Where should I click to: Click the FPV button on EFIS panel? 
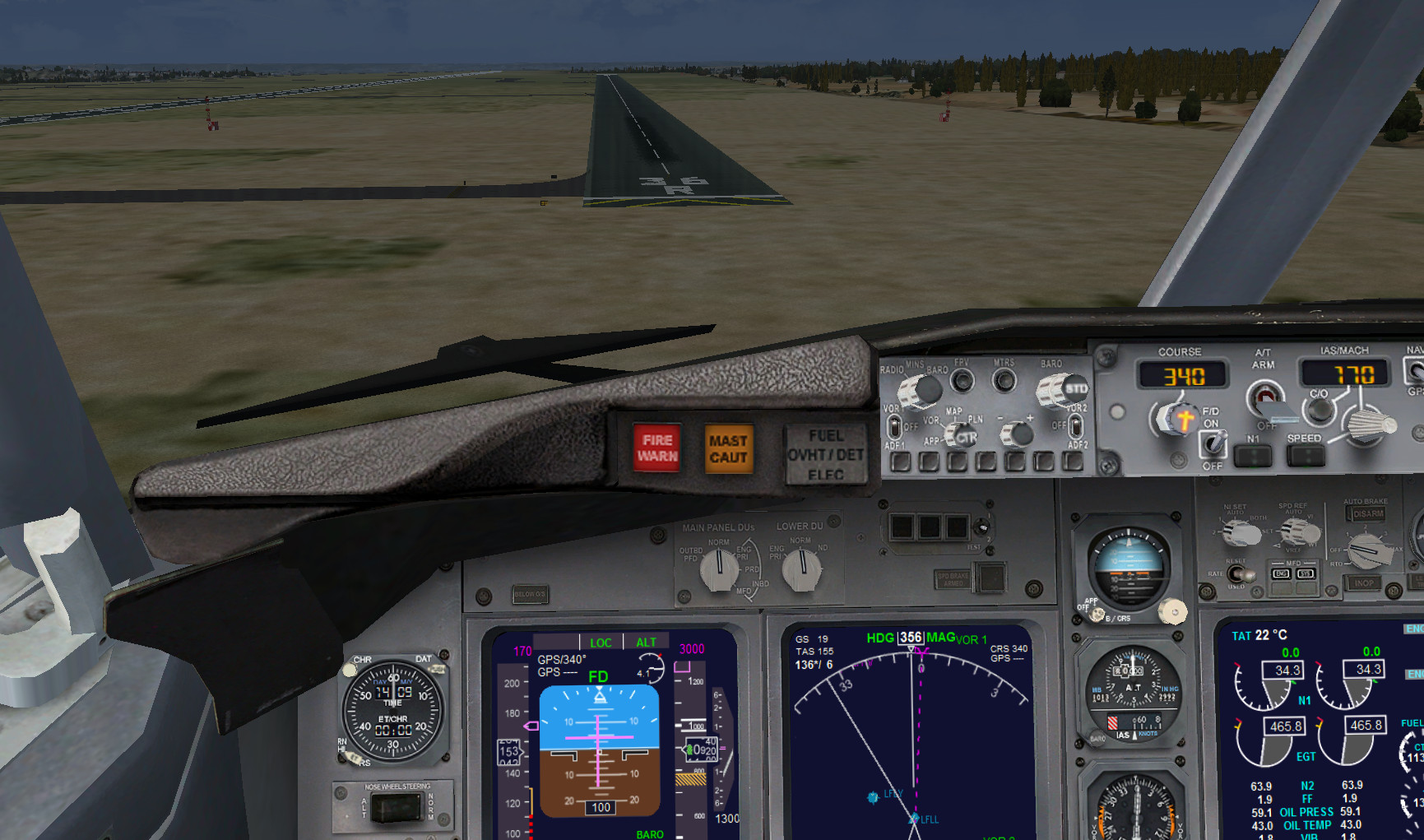[x=962, y=381]
